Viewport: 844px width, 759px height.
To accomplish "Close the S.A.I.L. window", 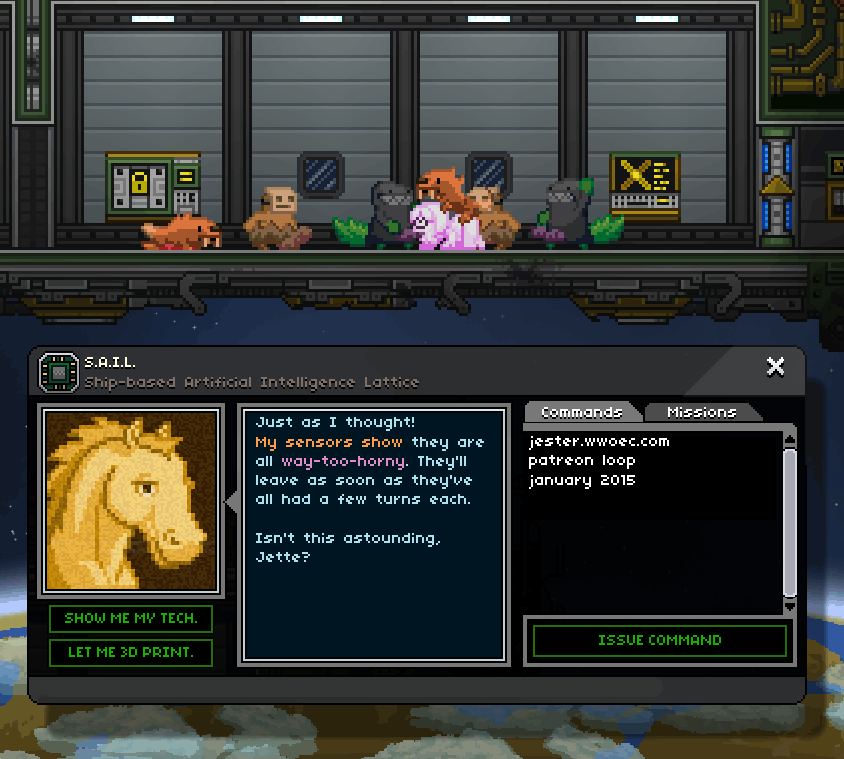I will (x=775, y=366).
